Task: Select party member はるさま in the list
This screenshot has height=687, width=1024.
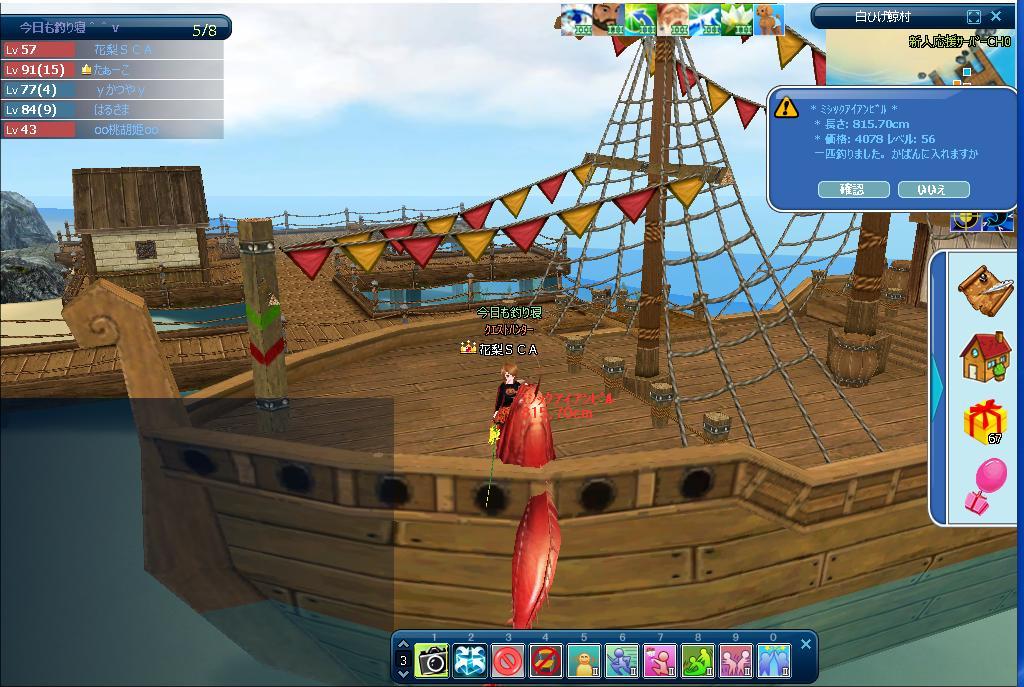Action: (x=112, y=109)
